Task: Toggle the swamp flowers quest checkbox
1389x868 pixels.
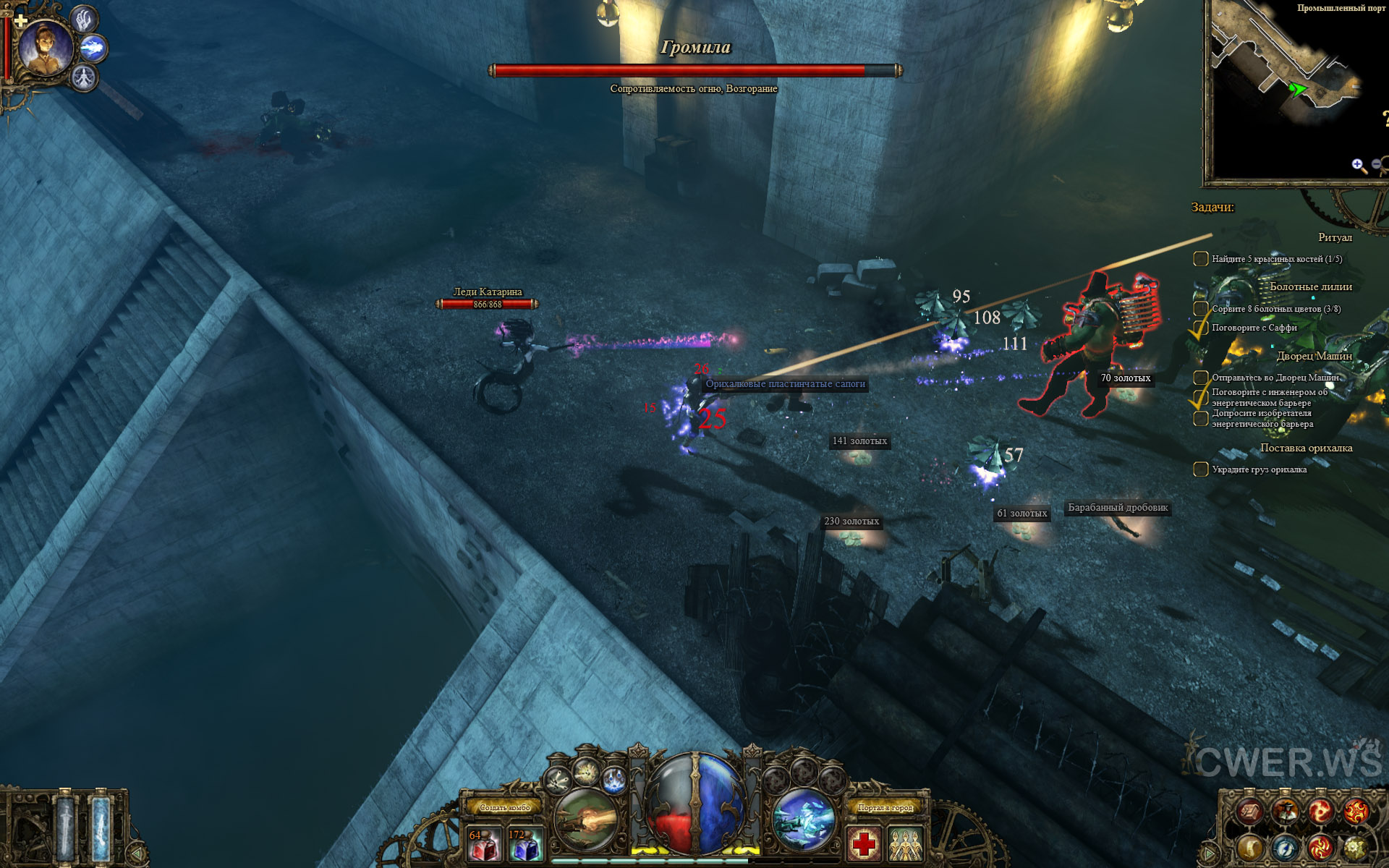Action: click(1200, 309)
